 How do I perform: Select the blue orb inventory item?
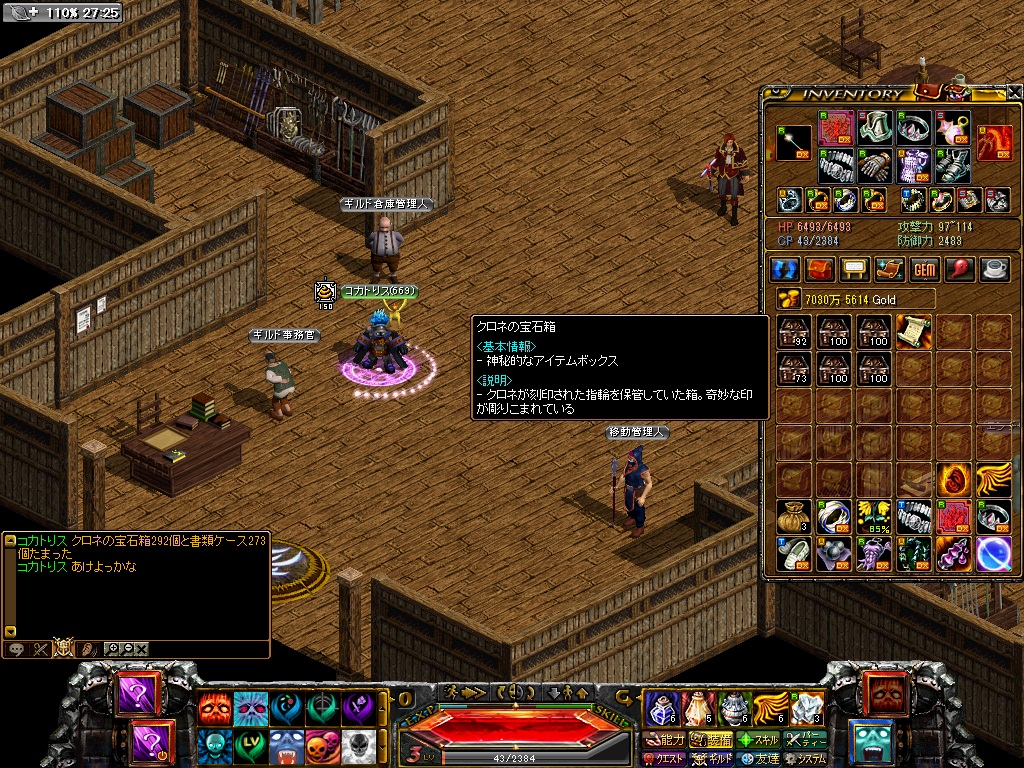pyautogui.click(x=992, y=553)
